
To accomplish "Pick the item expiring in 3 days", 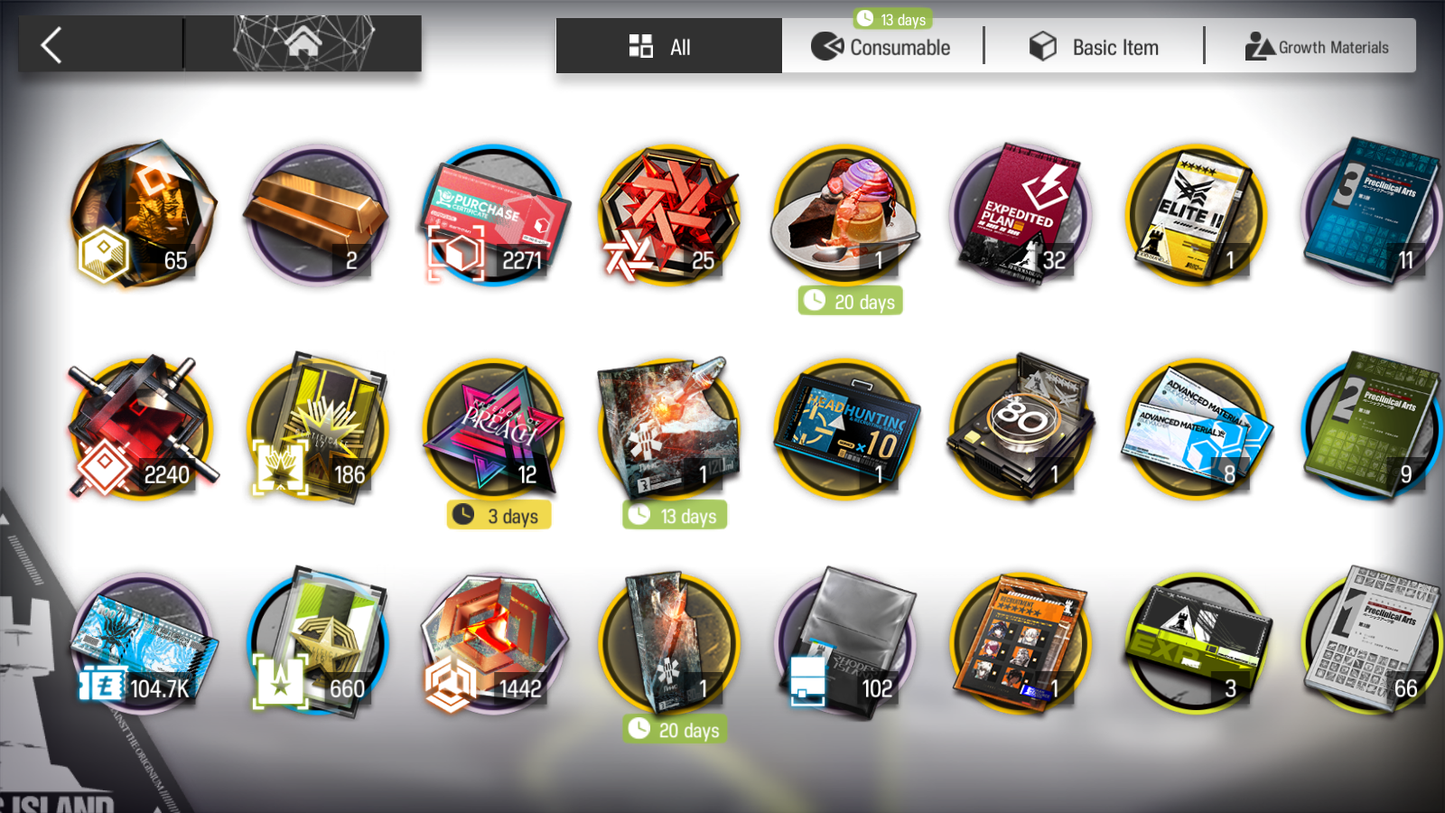I will [493, 430].
